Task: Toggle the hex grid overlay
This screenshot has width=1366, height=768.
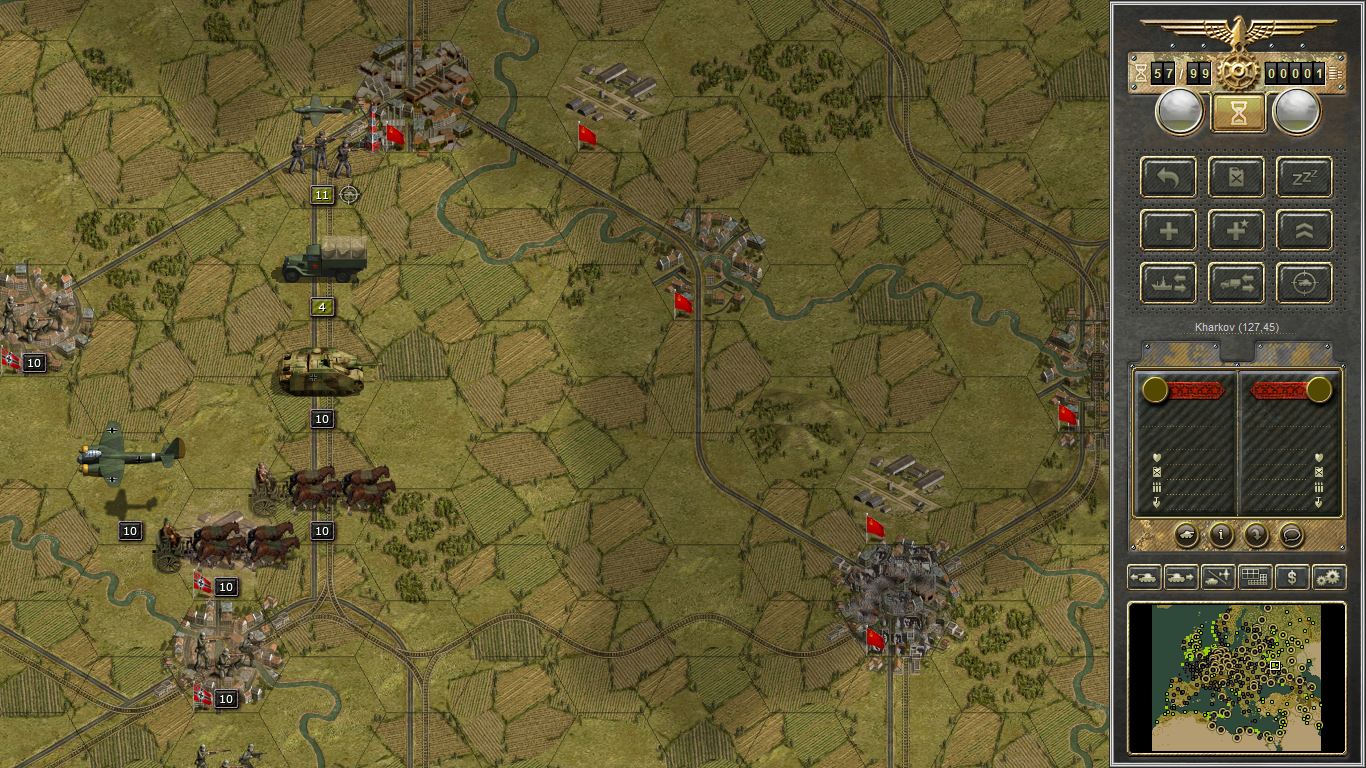Action: point(1255,577)
